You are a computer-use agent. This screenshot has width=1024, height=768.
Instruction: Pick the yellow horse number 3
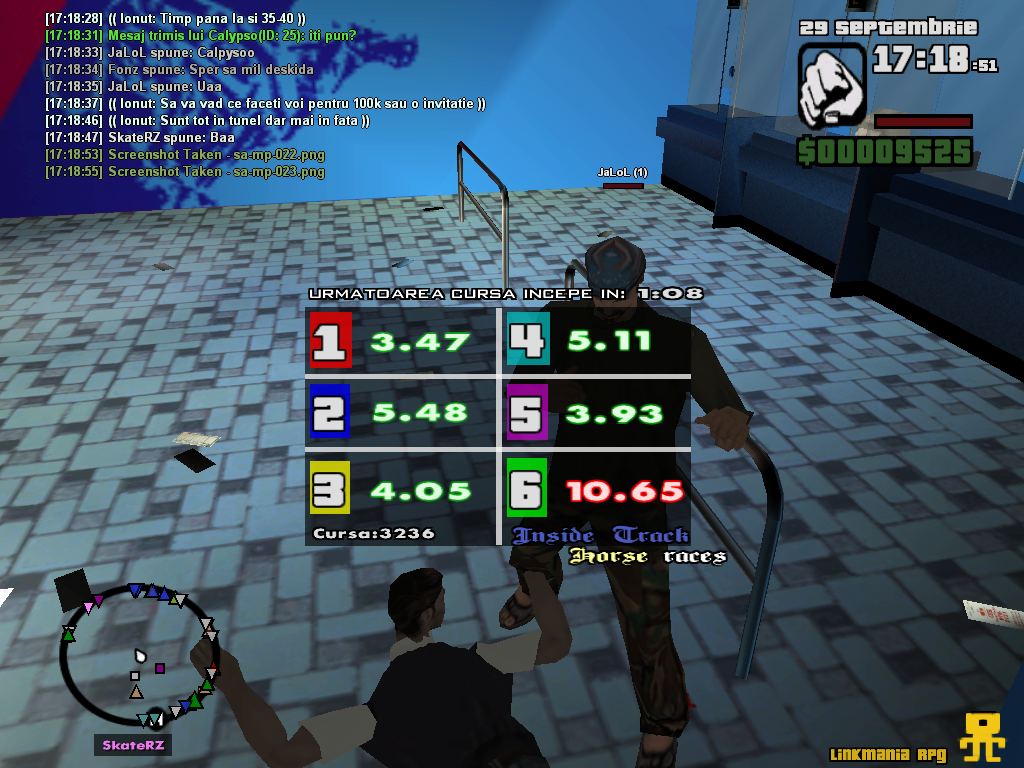coord(330,489)
